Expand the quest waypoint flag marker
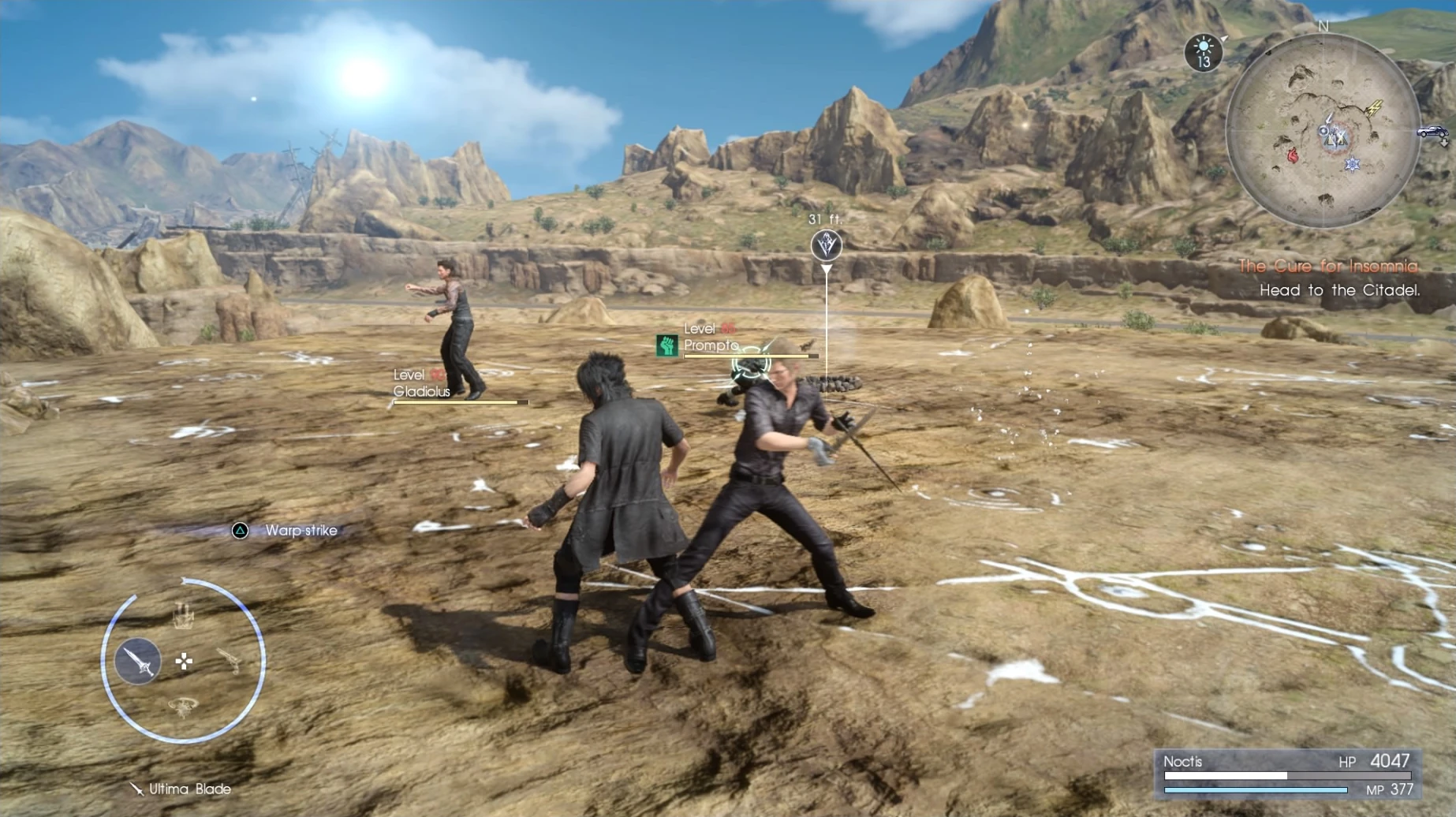Image resolution: width=1456 pixels, height=817 pixels. [825, 245]
